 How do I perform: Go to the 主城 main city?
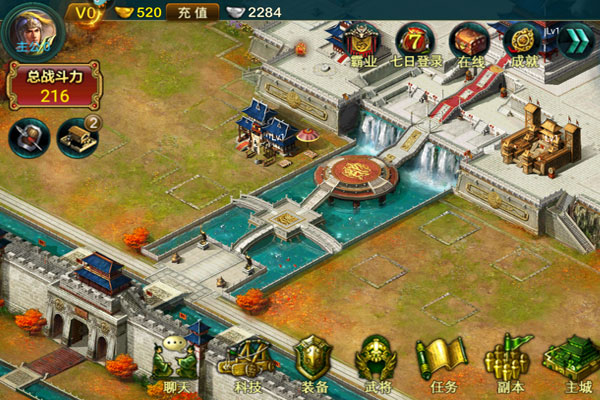(570, 364)
